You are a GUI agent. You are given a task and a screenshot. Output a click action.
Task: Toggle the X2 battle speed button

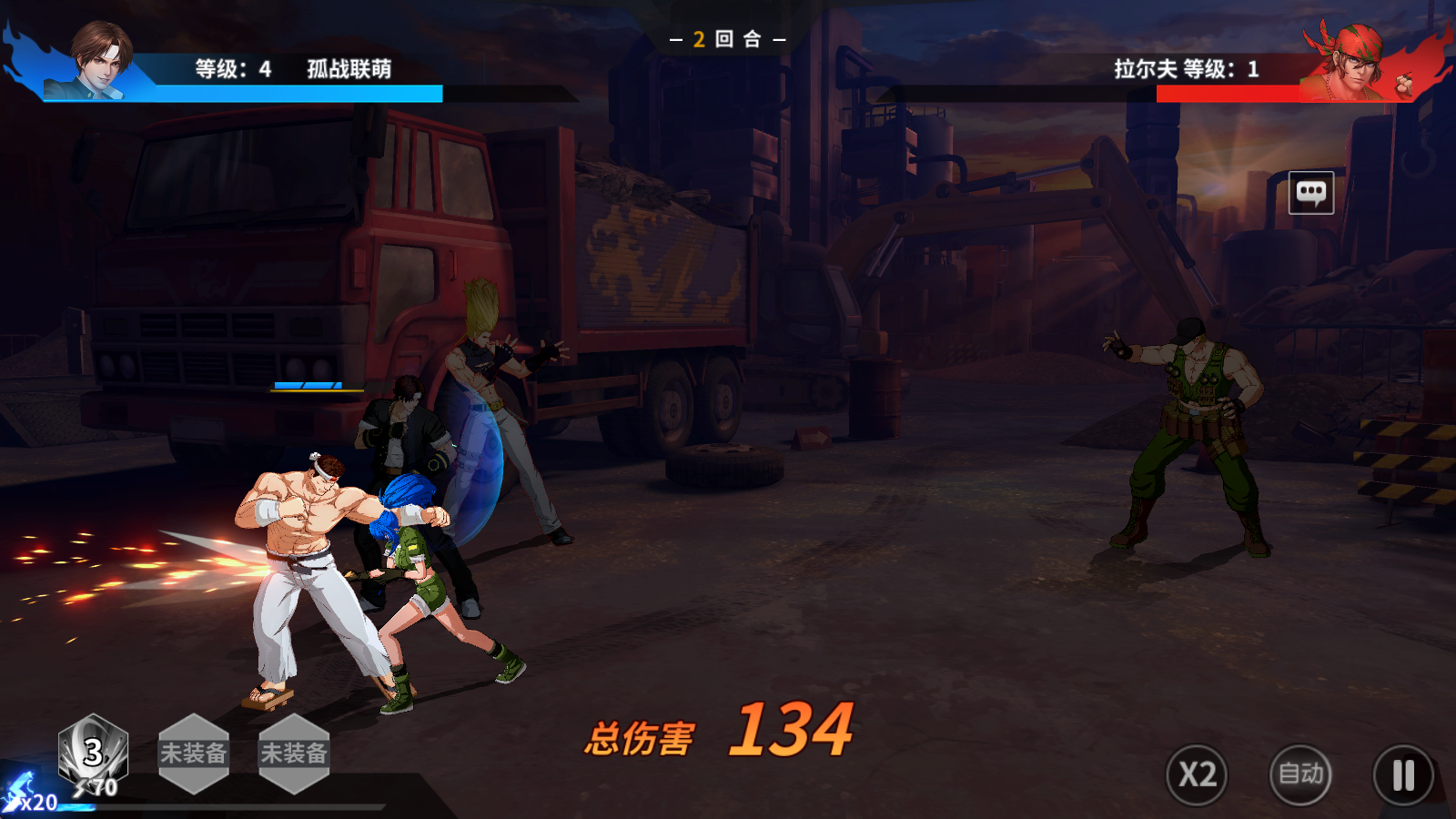[1197, 774]
